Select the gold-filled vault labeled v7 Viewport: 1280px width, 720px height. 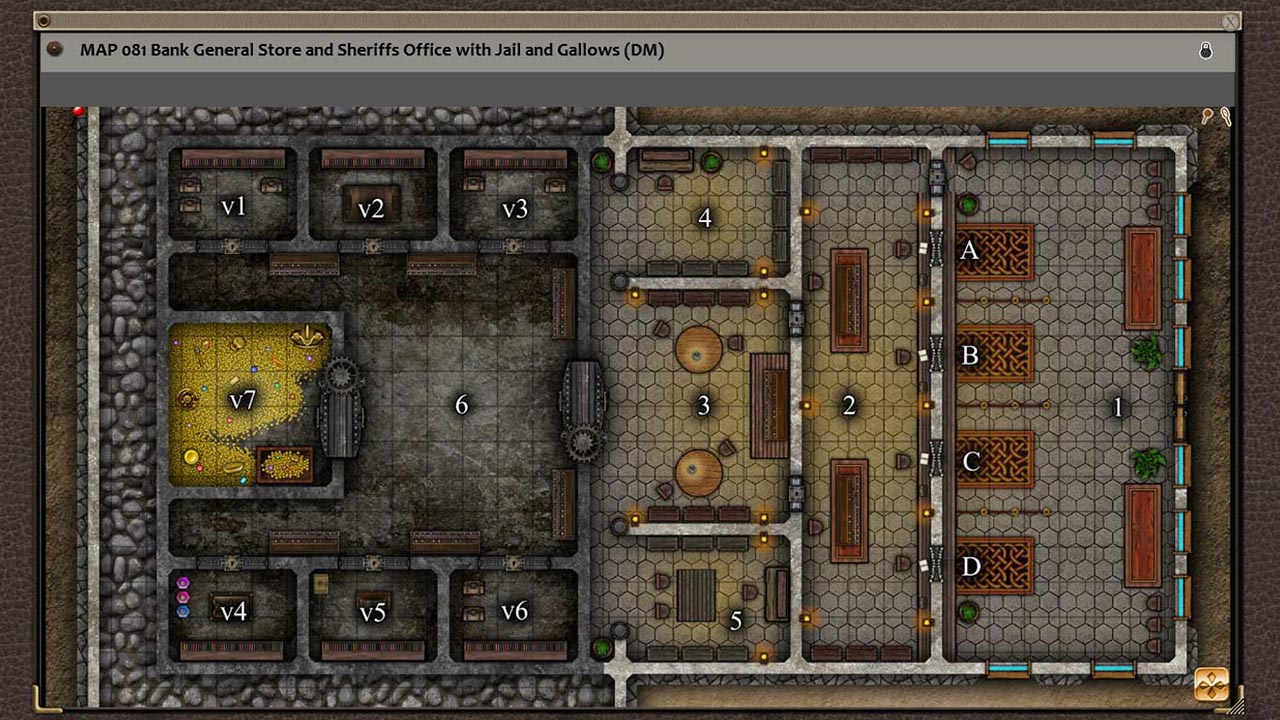pos(243,402)
